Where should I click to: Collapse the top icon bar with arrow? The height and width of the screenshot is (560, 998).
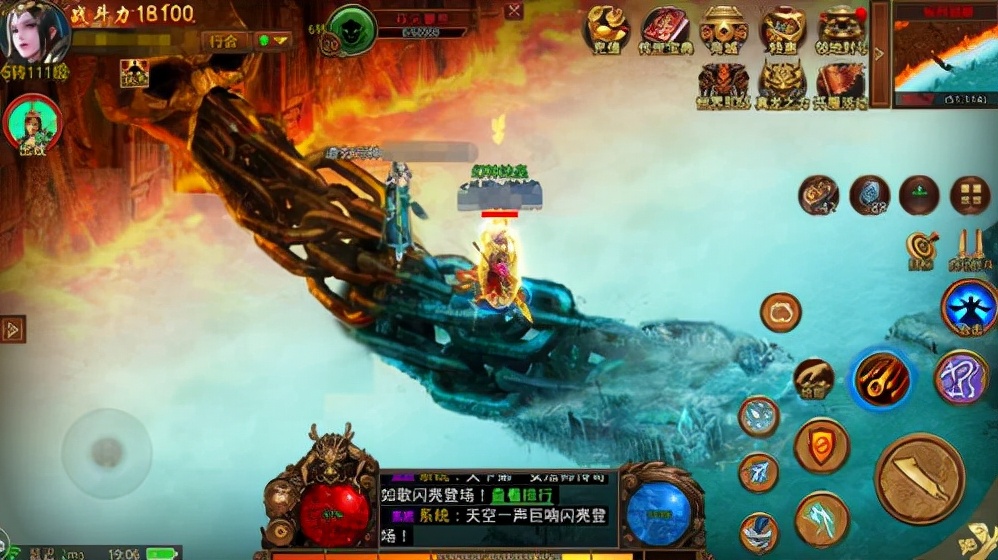880,54
